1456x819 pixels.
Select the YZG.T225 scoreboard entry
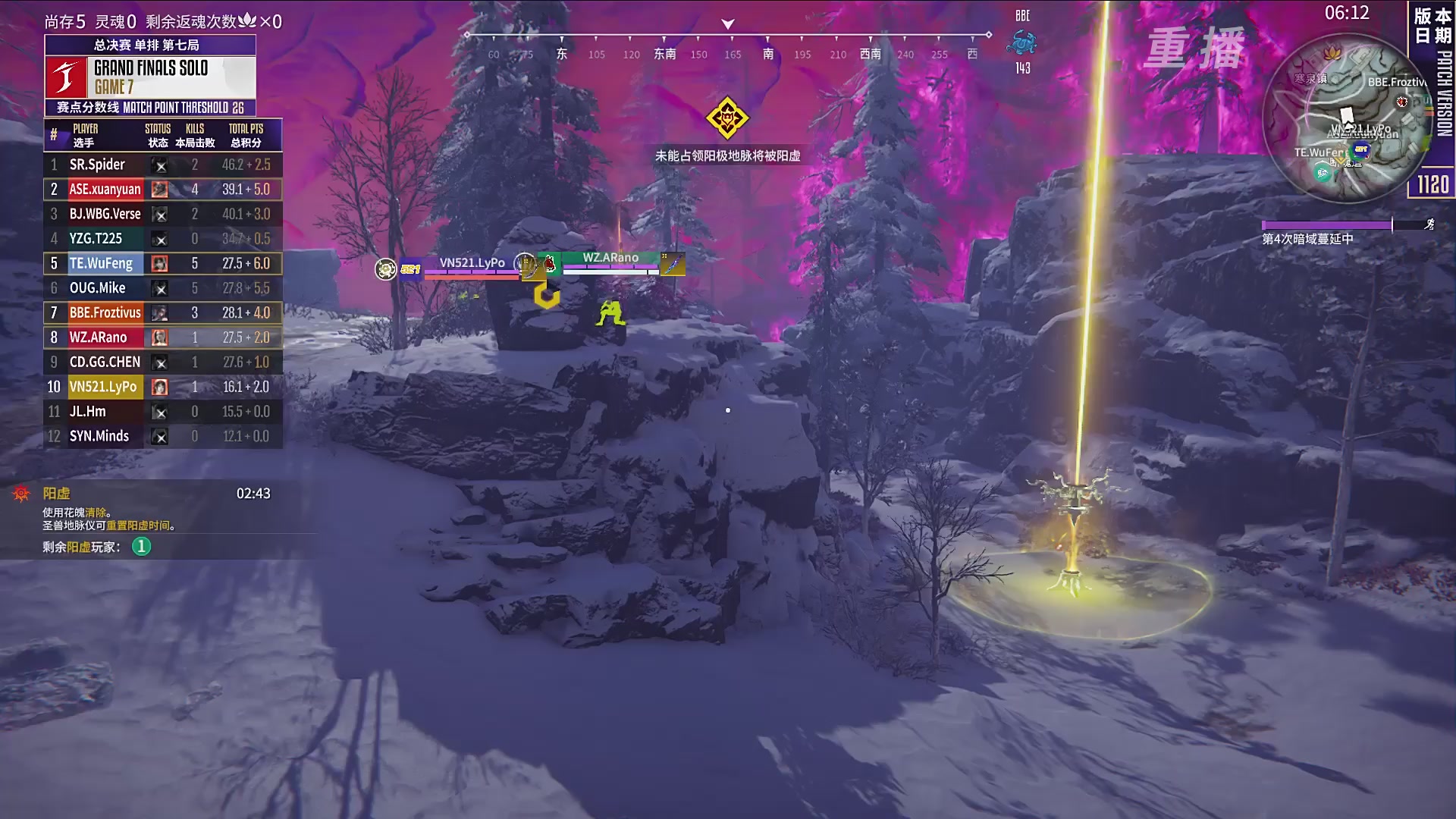163,239
